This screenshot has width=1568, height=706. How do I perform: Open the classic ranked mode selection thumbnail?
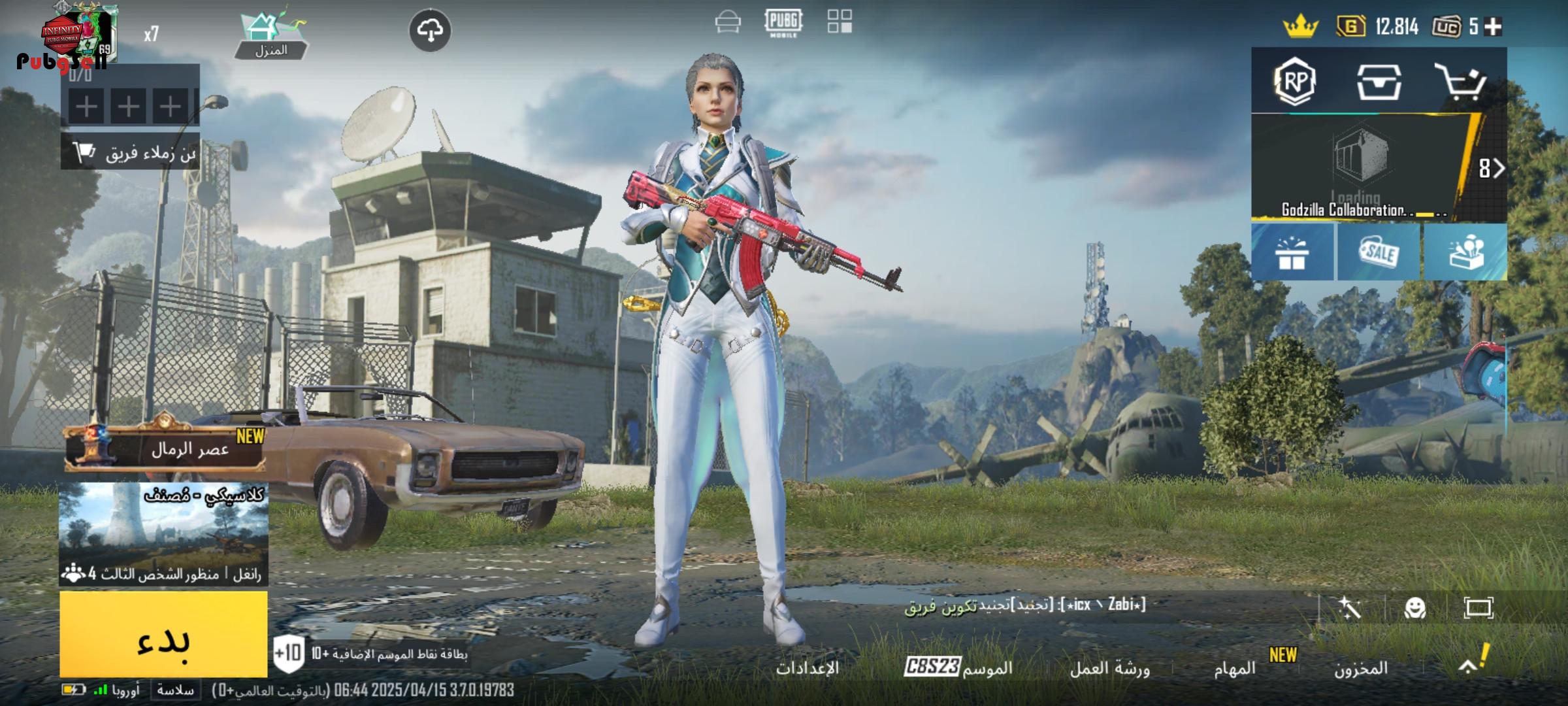[x=163, y=533]
